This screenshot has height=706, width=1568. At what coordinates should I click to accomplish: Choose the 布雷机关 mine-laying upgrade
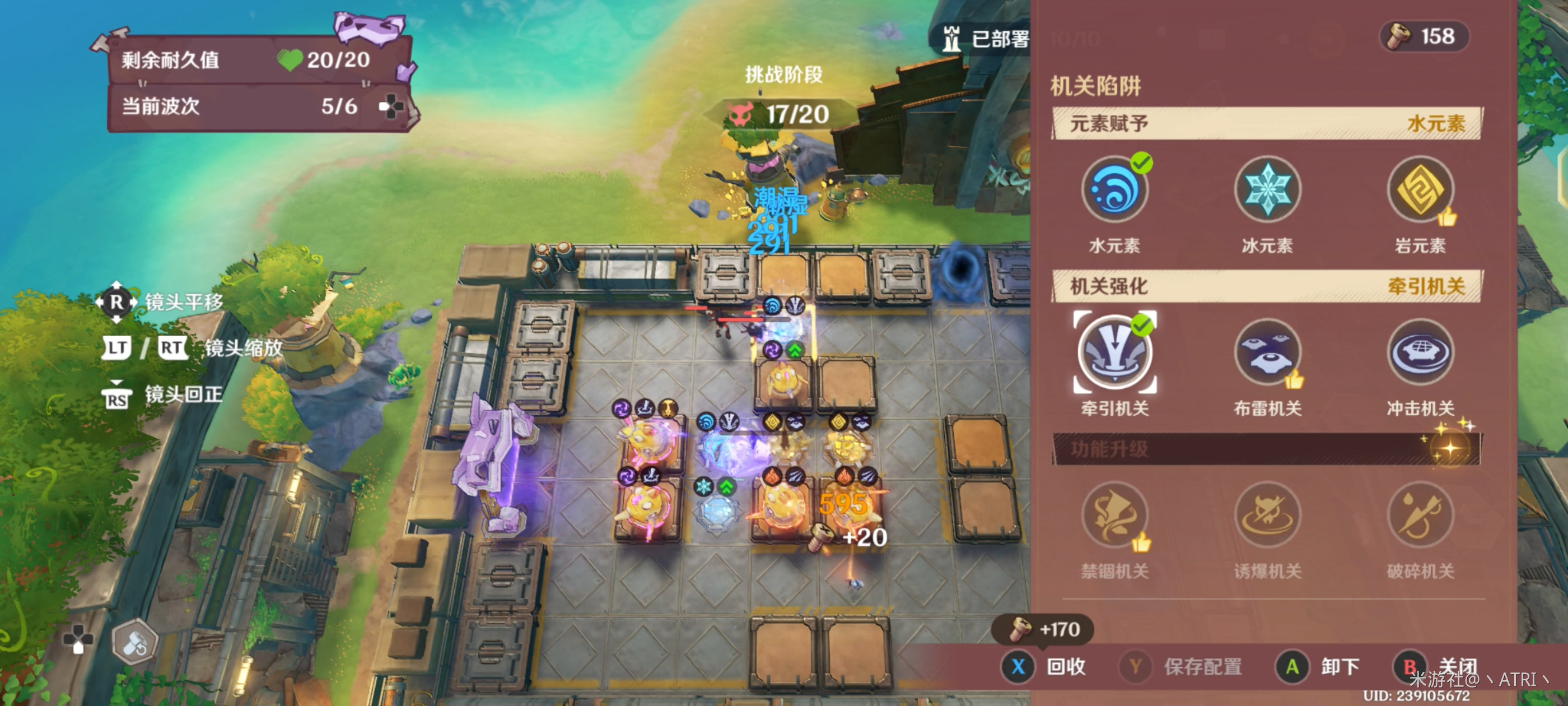pos(1267,352)
